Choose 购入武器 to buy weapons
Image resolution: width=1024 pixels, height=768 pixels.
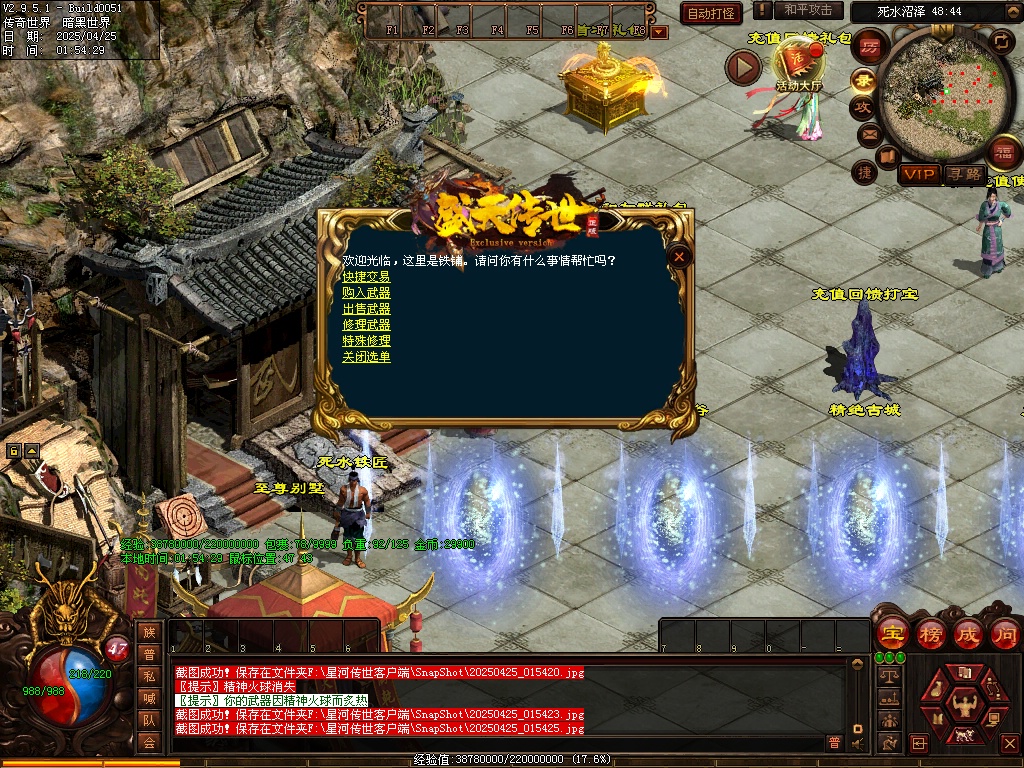(366, 293)
